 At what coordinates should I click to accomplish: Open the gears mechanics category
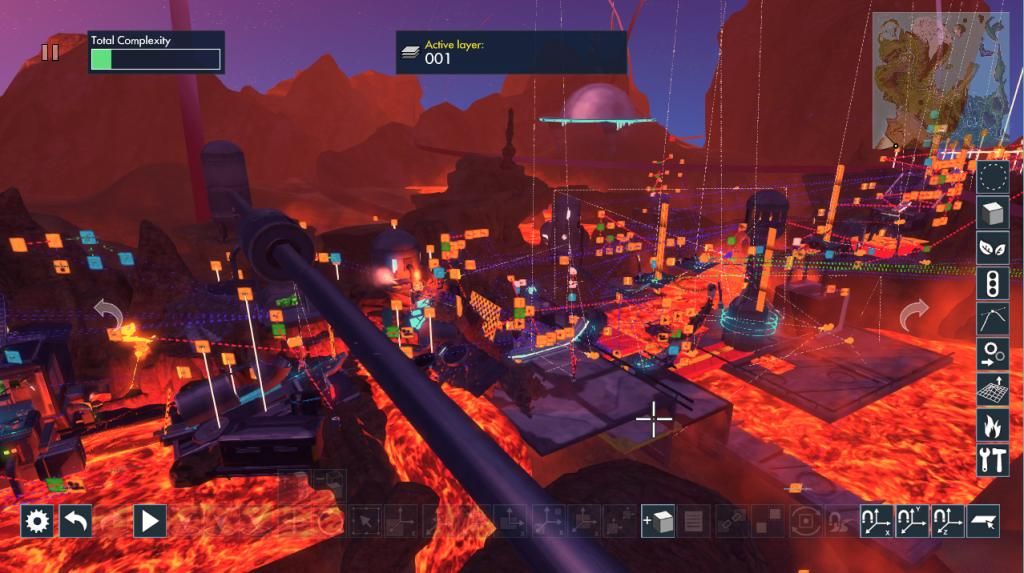992,354
